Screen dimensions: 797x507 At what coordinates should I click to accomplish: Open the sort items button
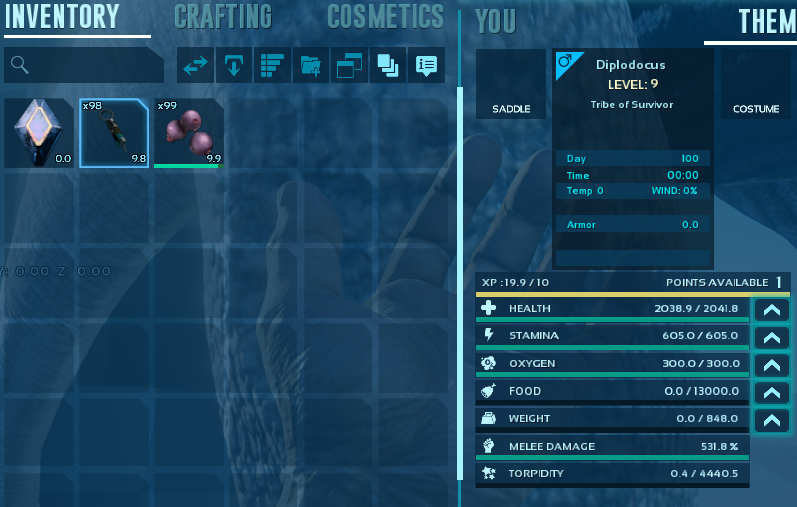[272, 66]
